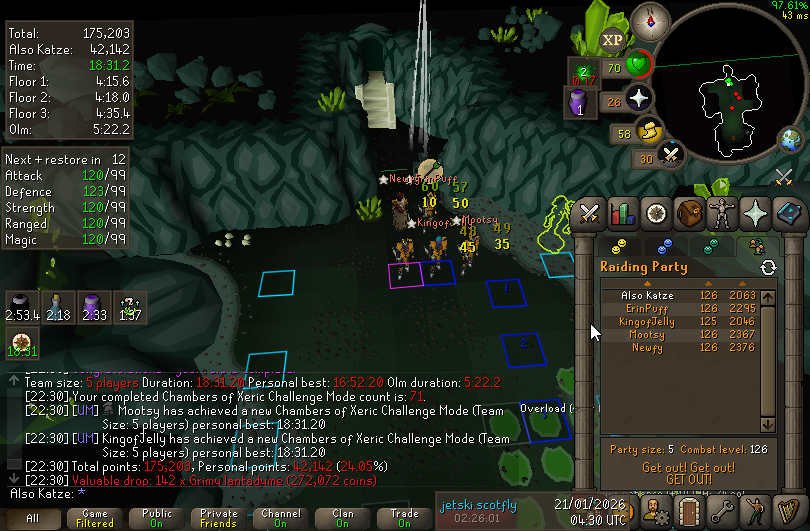Open the Magic spellbook tab
This screenshot has height=531, width=810.
coord(789,213)
